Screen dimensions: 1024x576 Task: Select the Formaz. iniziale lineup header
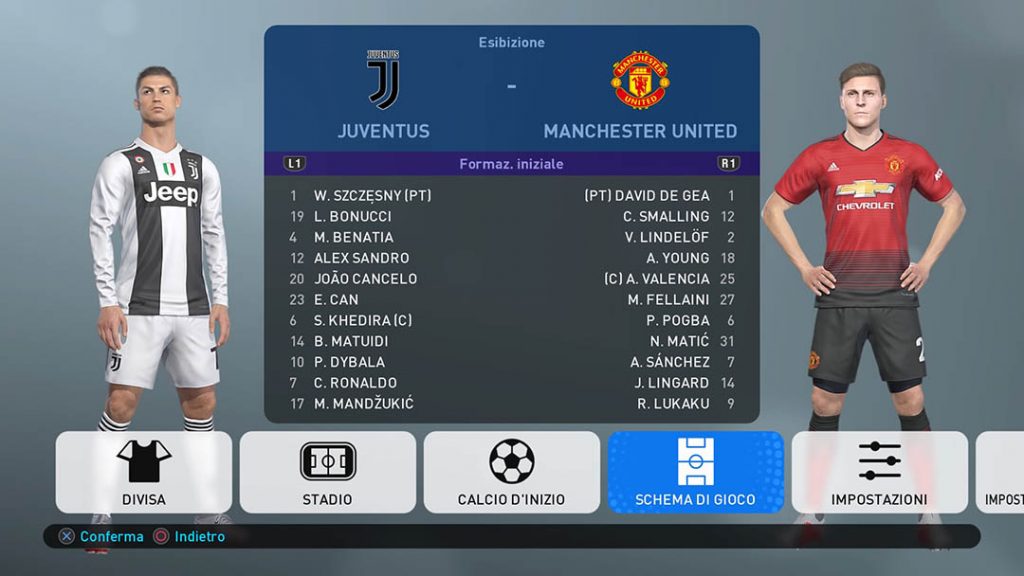[511, 163]
